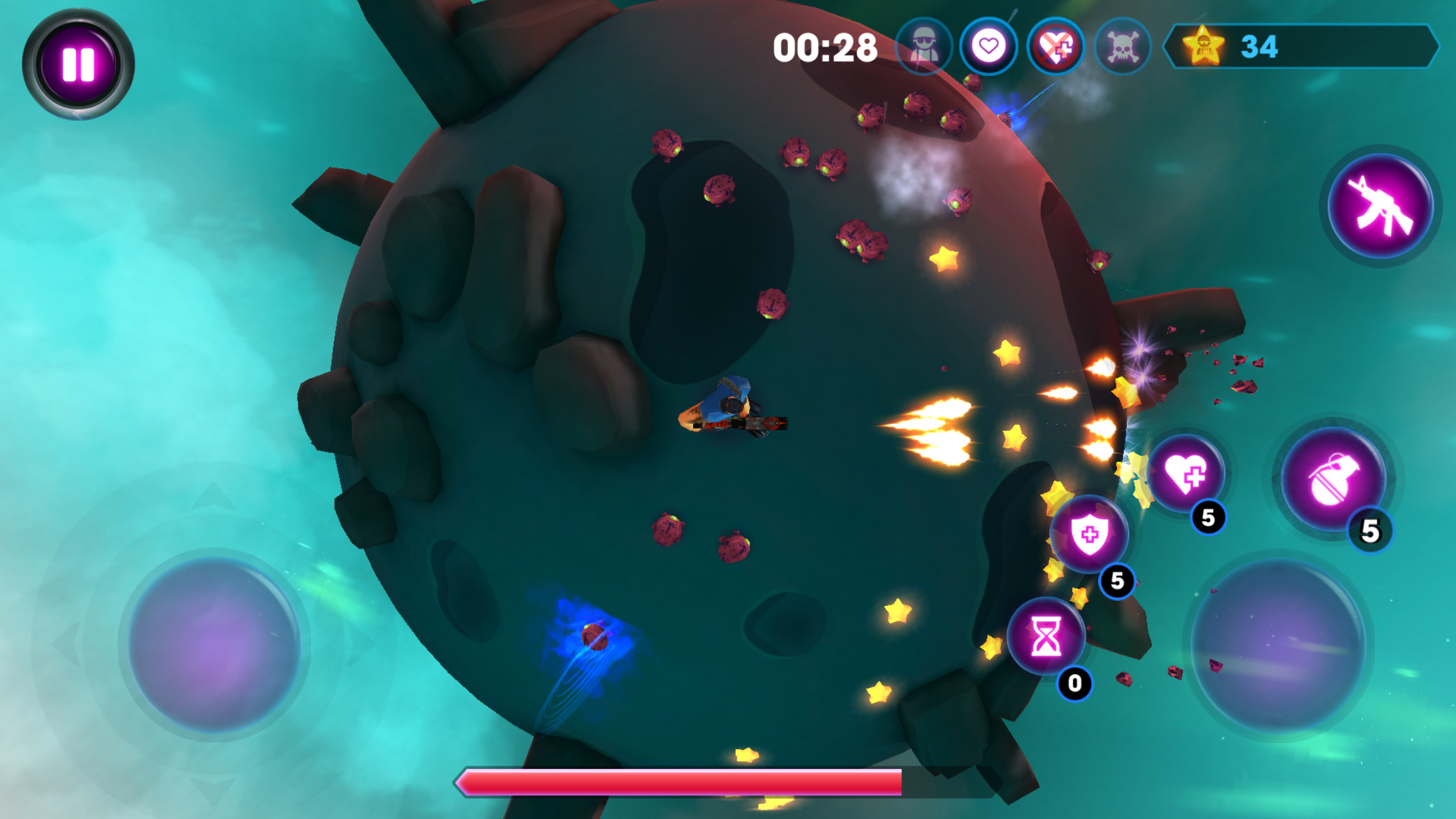This screenshot has width=1456, height=819.
Task: Tap the player avatar icon near the timer
Action: [x=923, y=46]
